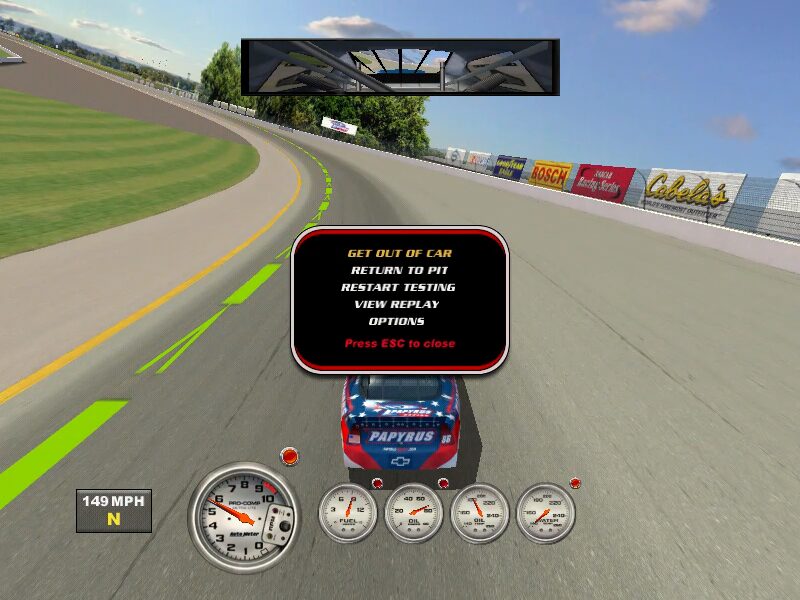Screen dimensions: 800x600
Task: Choose Get Out Of Car
Action: pyautogui.click(x=399, y=253)
